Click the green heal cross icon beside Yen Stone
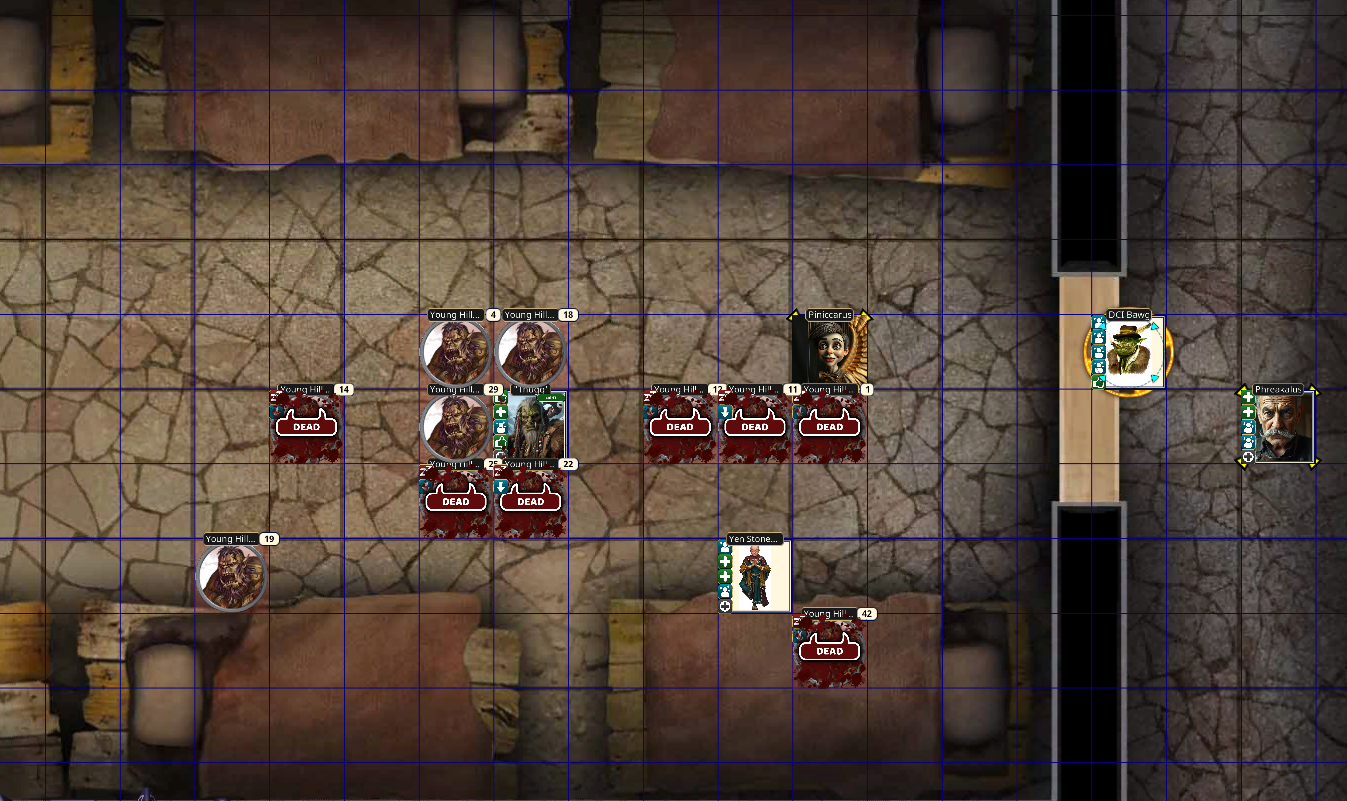The image size is (1347, 801). click(724, 561)
